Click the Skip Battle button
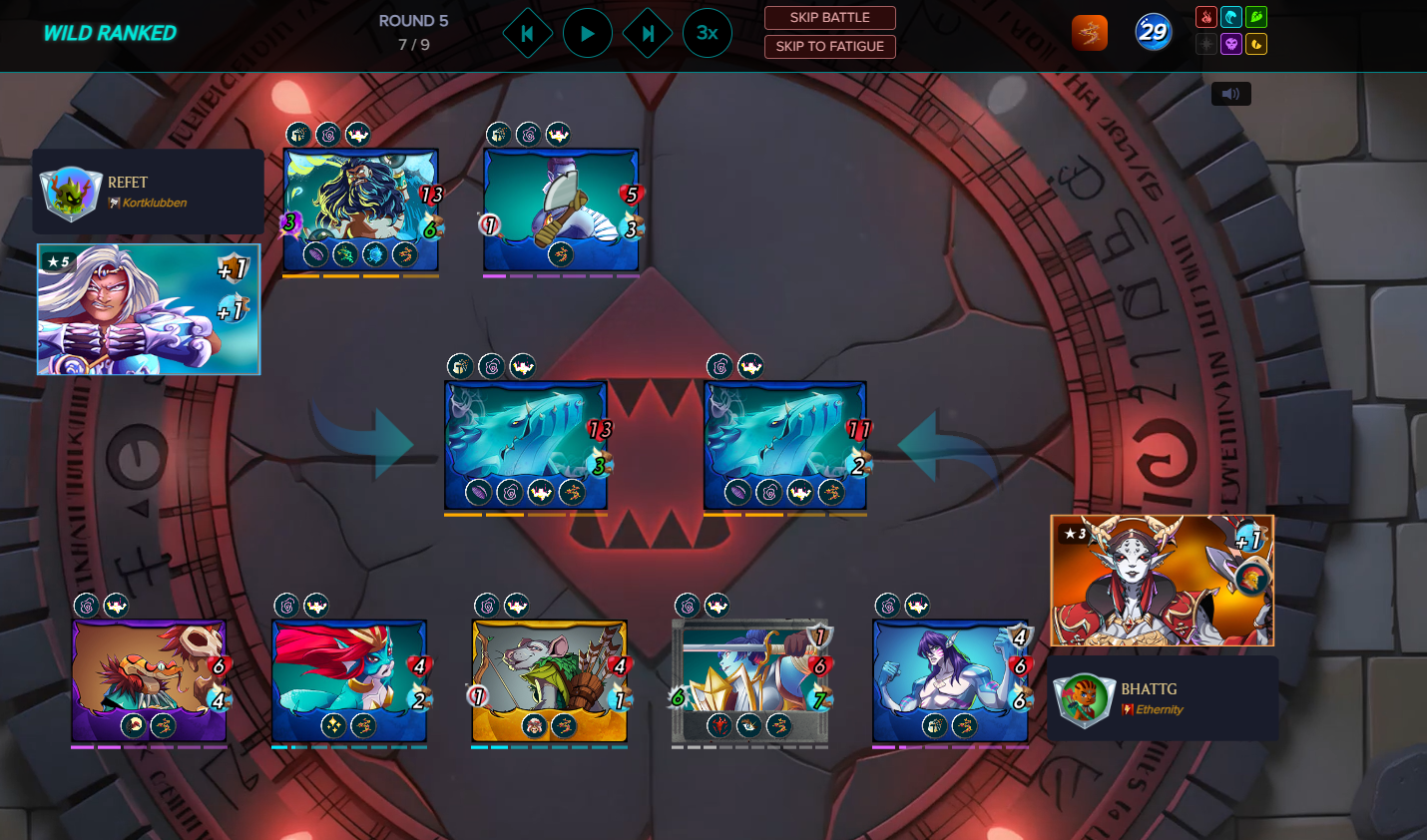1427x840 pixels. pyautogui.click(x=829, y=18)
